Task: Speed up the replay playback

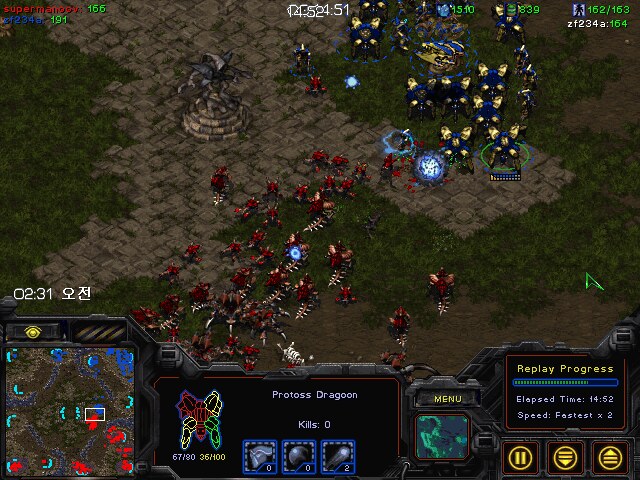Action: pyautogui.click(x=608, y=457)
